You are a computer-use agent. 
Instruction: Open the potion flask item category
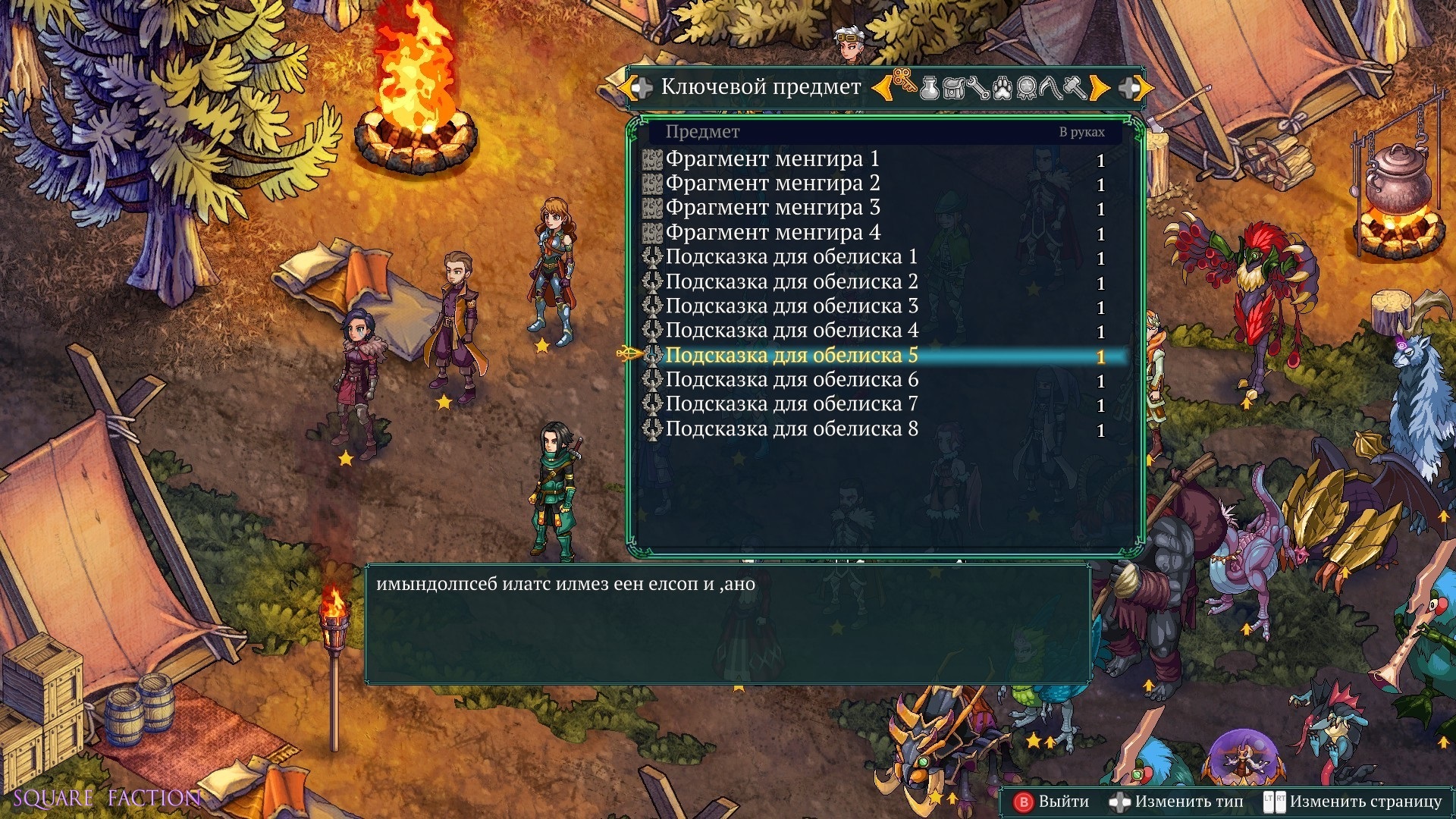929,89
